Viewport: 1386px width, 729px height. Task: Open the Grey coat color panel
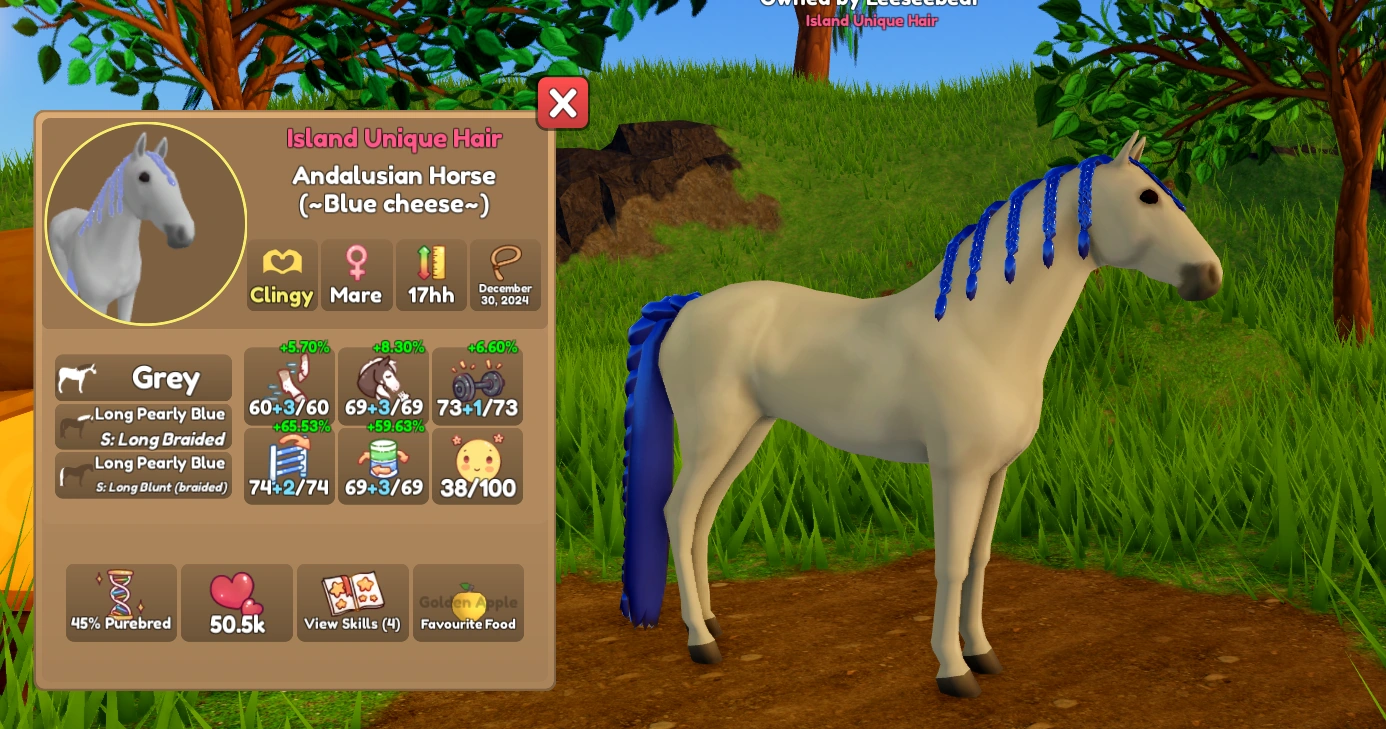pyautogui.click(x=143, y=378)
